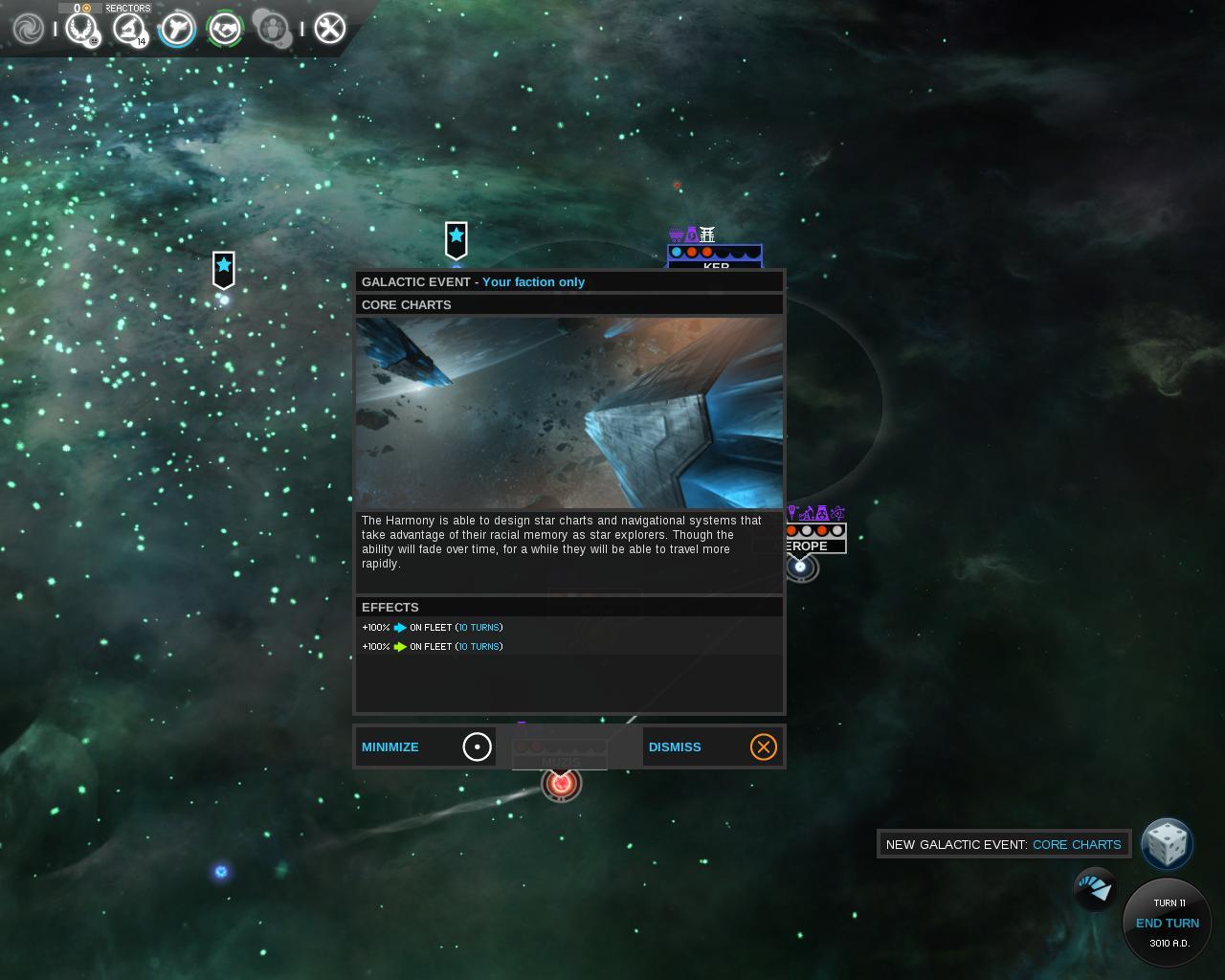Open the academy heroes screen
This screenshot has width=1225, height=980.
[x=273, y=29]
